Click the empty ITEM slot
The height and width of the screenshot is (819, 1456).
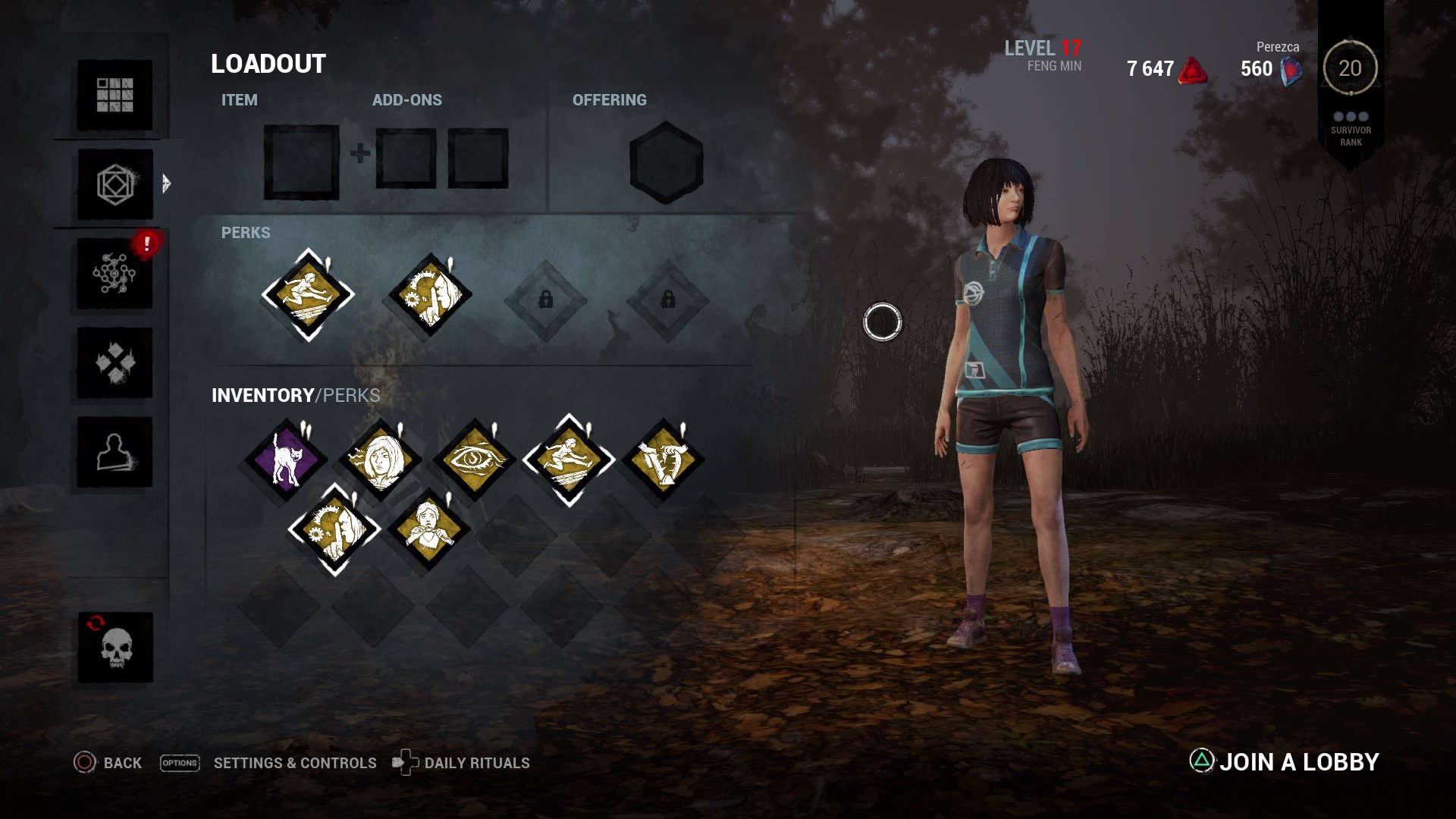coord(302,163)
